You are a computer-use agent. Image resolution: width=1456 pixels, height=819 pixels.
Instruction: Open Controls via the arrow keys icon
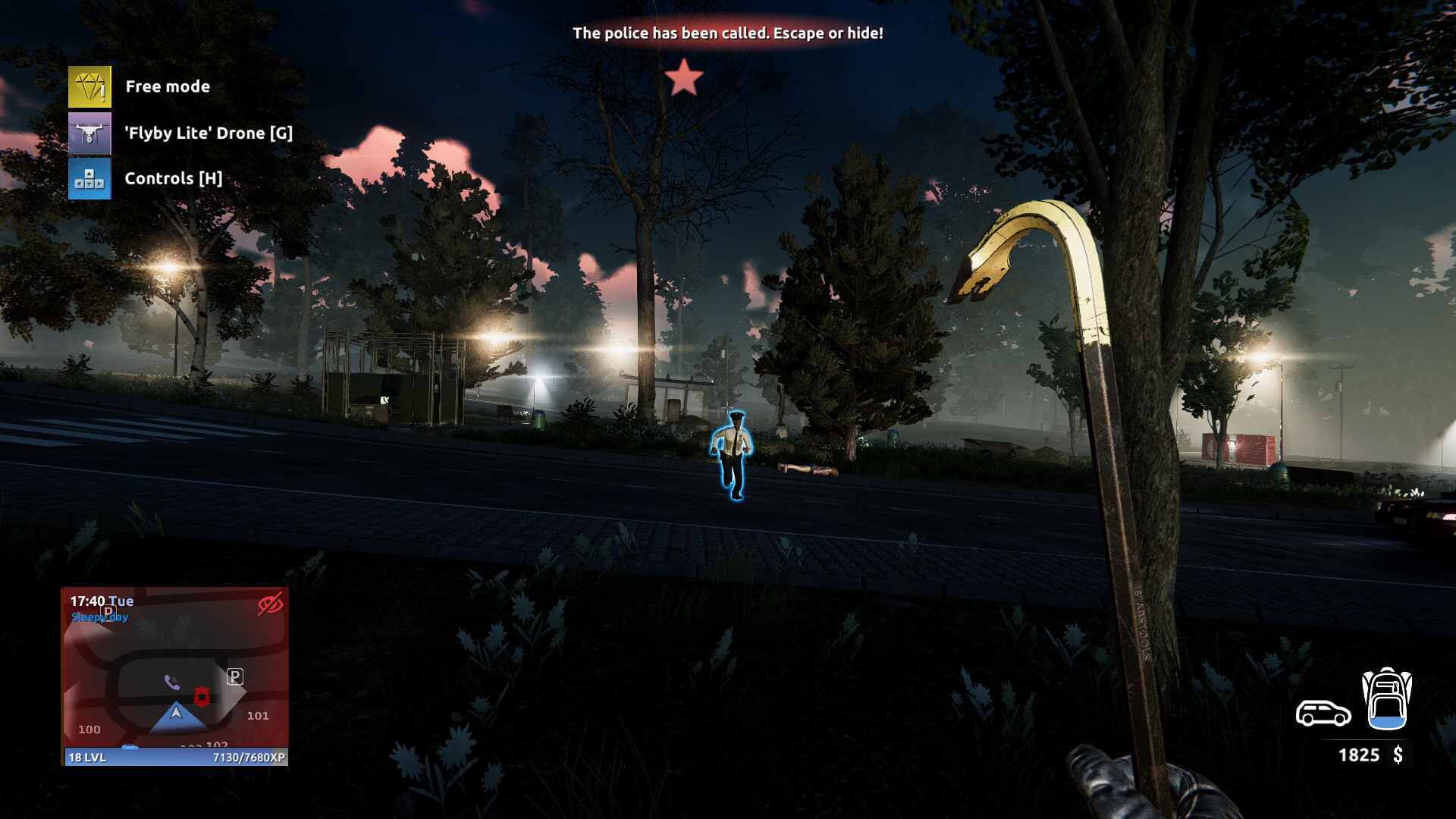(89, 179)
